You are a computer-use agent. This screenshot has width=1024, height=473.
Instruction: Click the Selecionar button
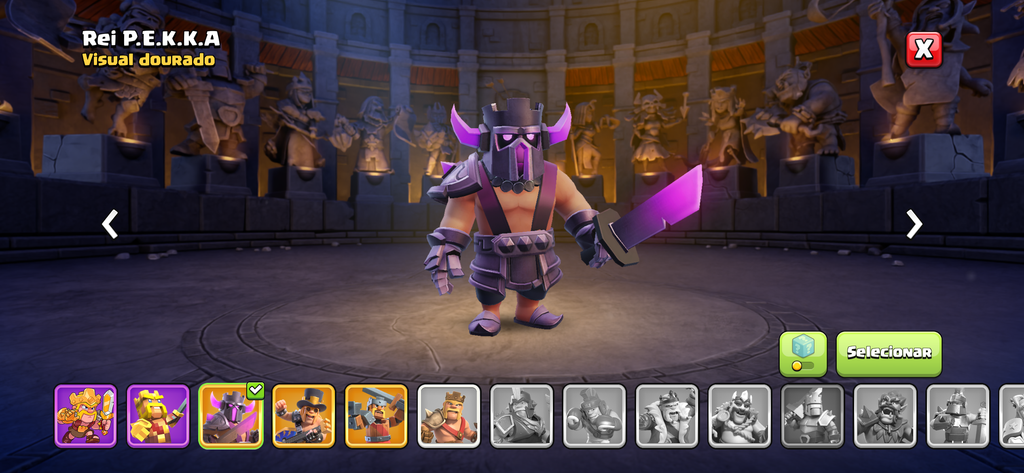click(888, 353)
